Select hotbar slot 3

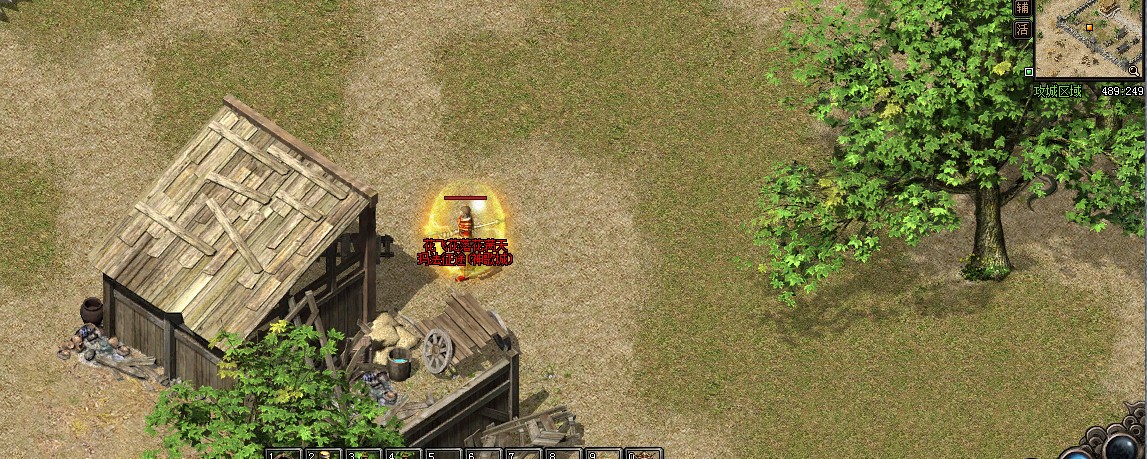(363, 455)
